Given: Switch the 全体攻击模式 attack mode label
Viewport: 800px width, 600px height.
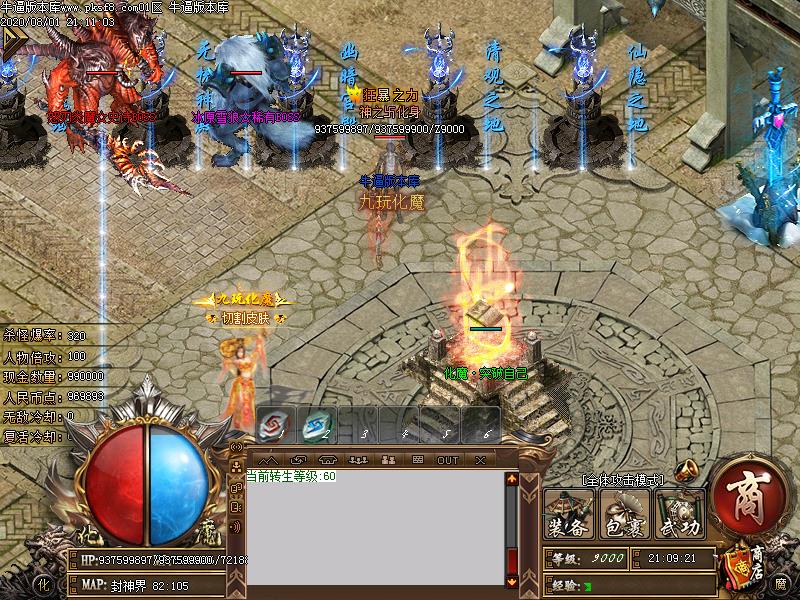Looking at the screenshot, I should (x=621, y=481).
